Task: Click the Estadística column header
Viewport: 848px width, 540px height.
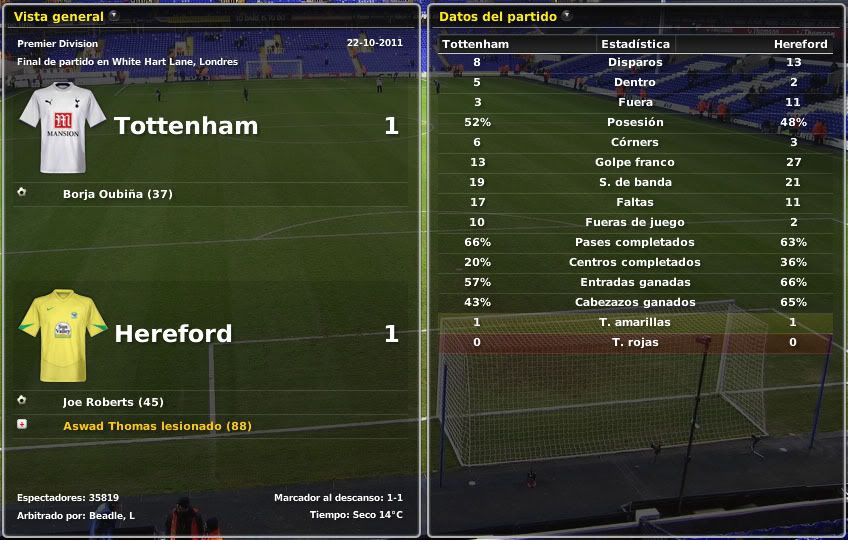Action: [x=635, y=44]
